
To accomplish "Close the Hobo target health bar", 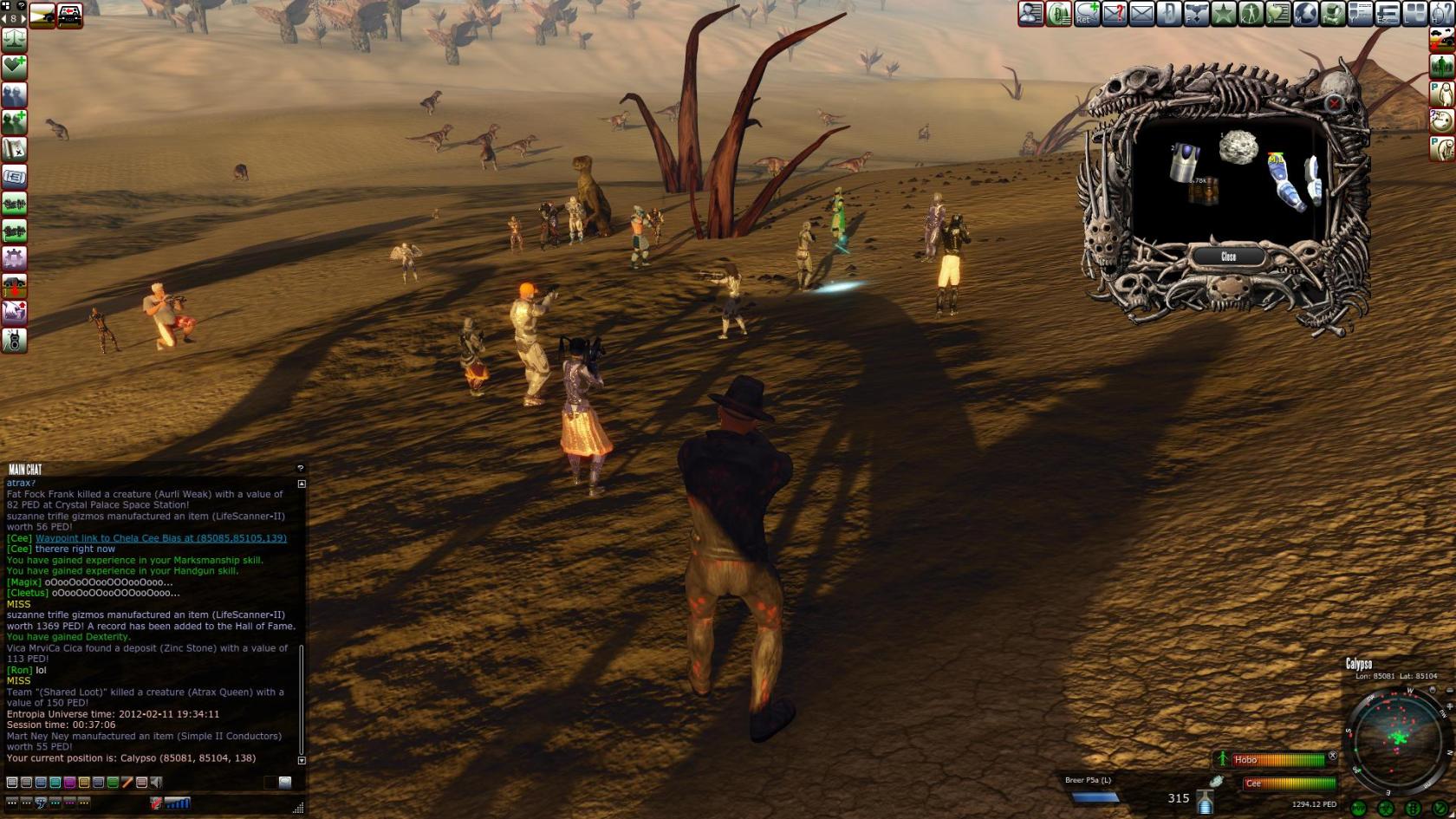I will click(x=1333, y=756).
